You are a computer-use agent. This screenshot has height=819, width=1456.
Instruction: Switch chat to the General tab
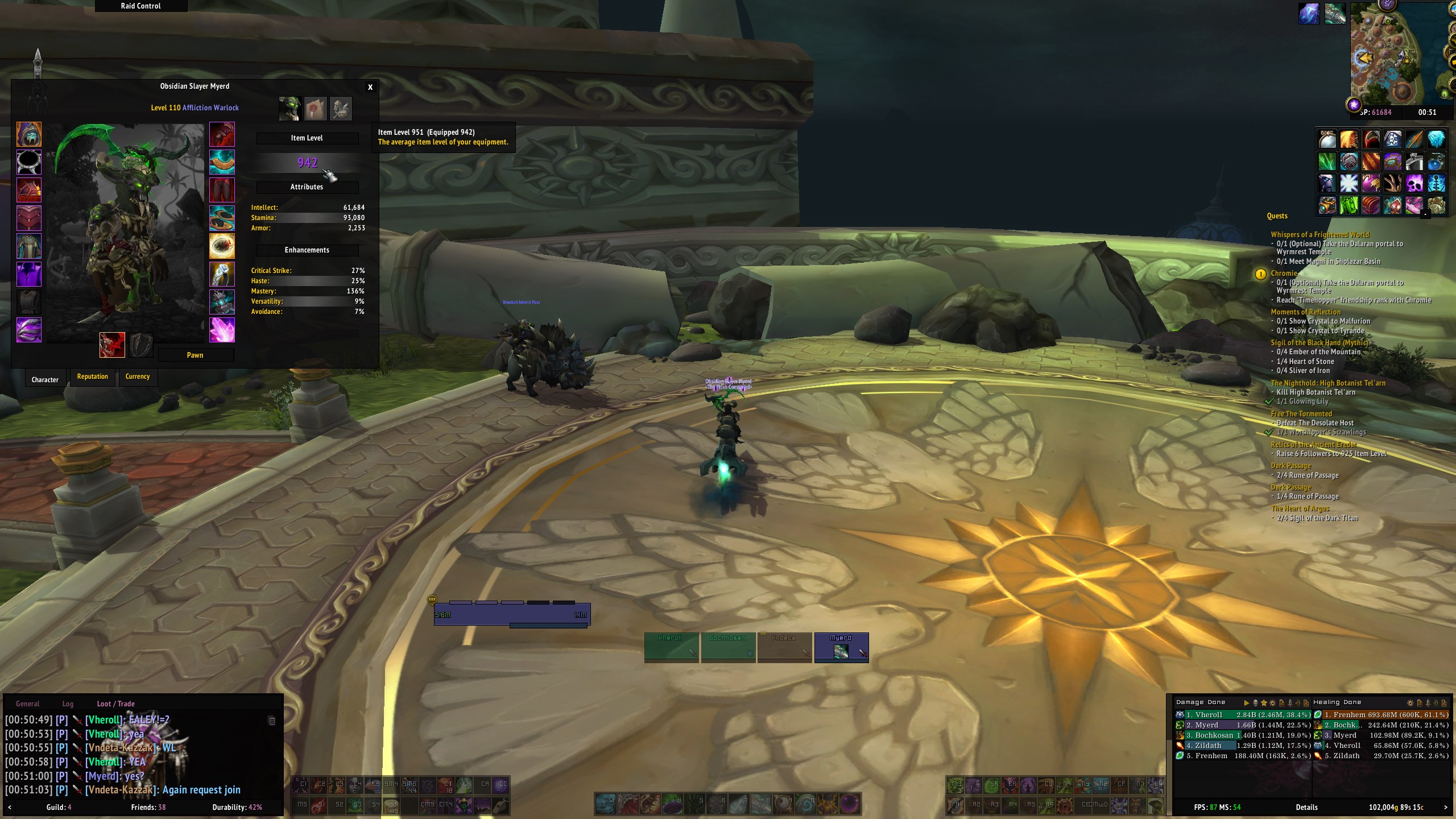coord(27,704)
